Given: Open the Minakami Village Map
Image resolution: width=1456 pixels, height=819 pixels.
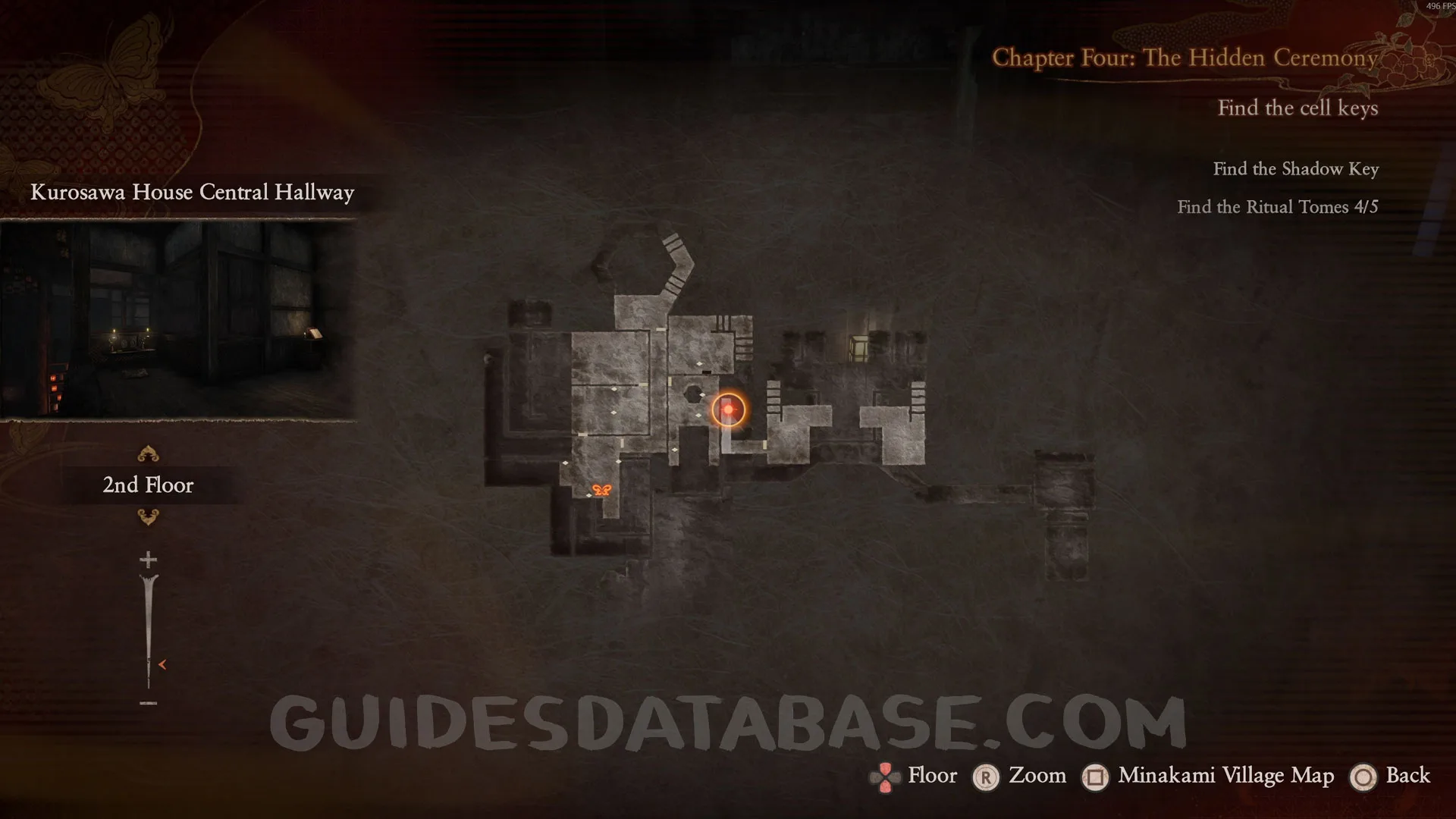Looking at the screenshot, I should click(1225, 775).
